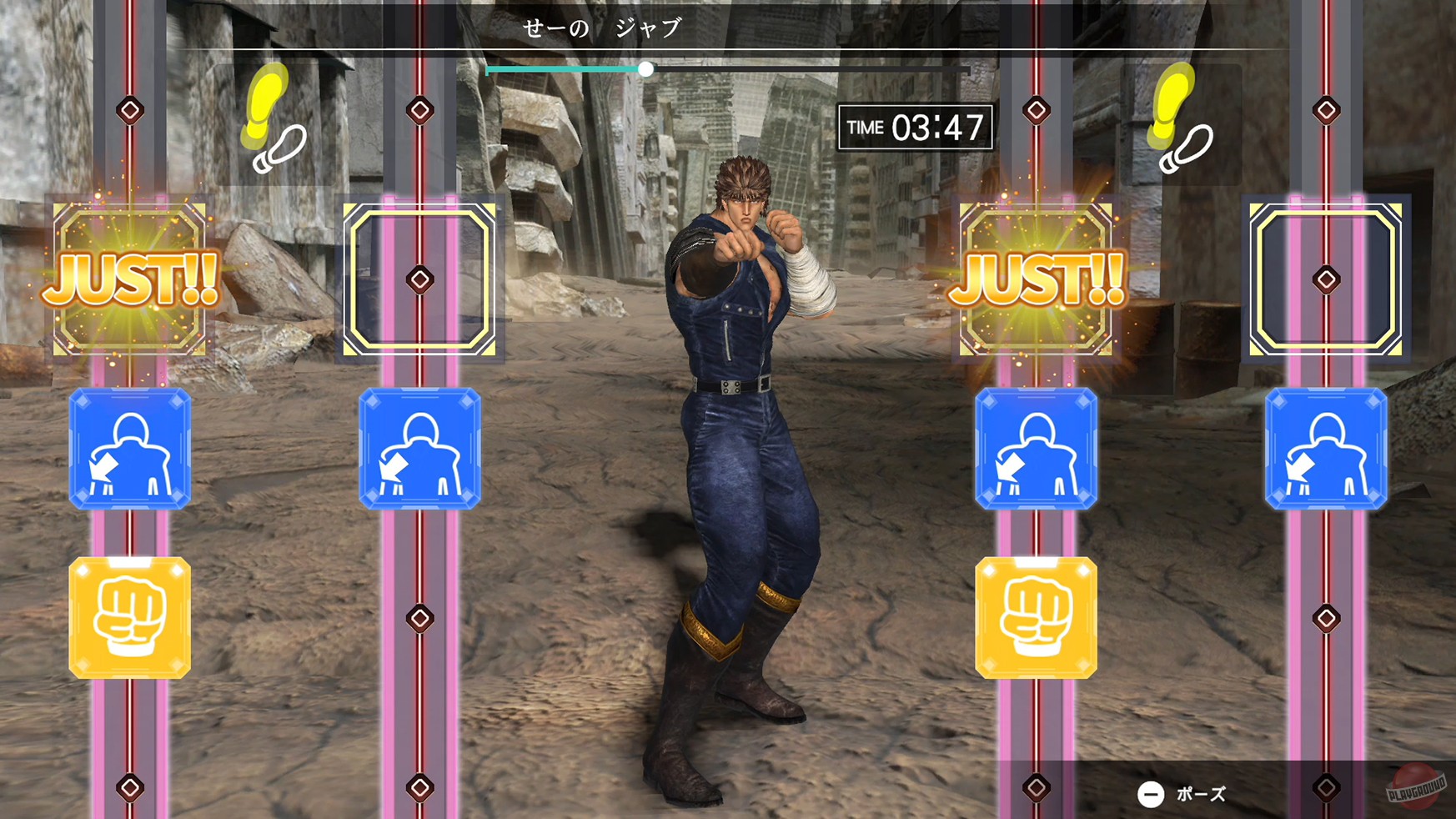Viewport: 1456px width, 819px height.
Task: Click the rightmost lane's blue dodge icon
Action: tap(1326, 449)
